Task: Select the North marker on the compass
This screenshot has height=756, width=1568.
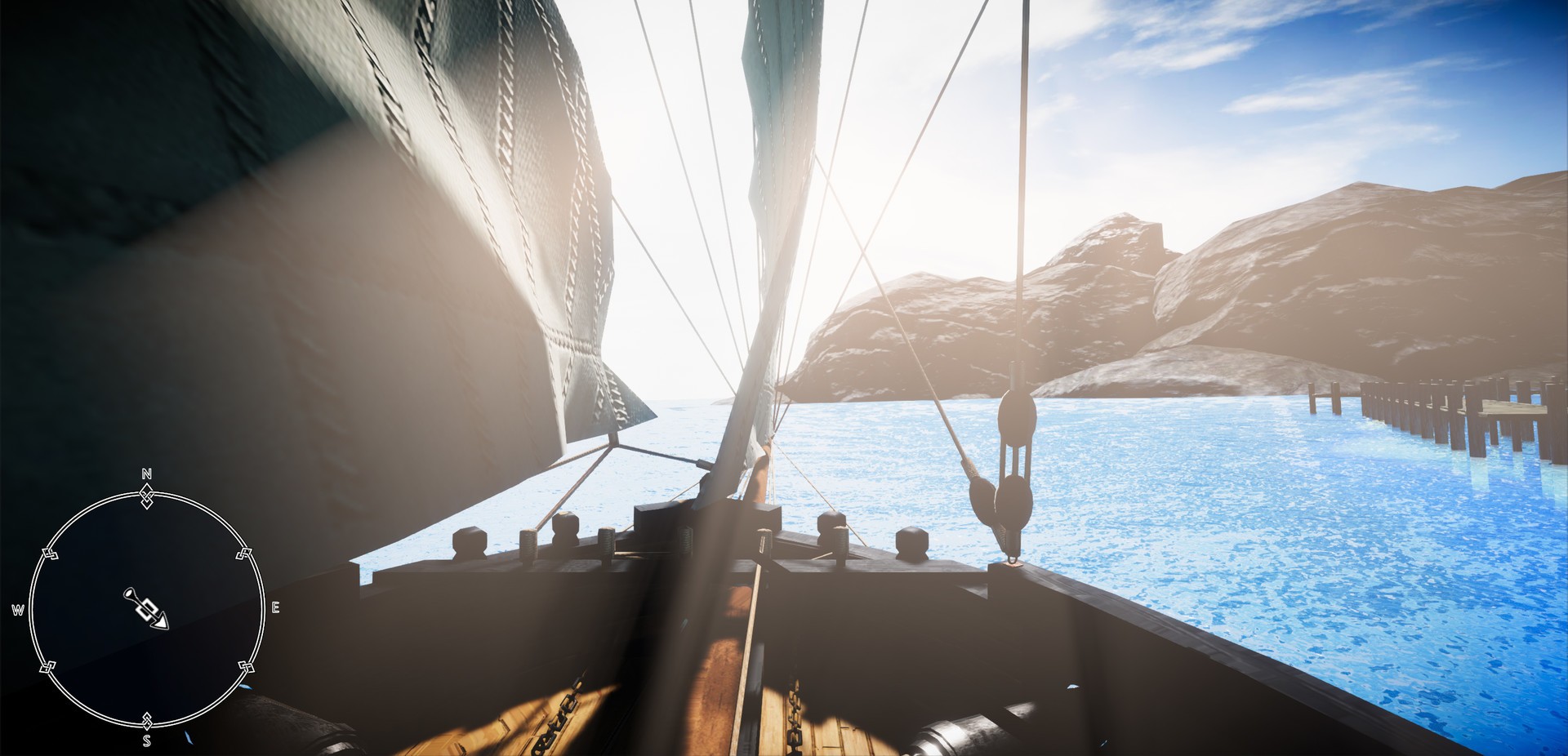Action: 147,474
